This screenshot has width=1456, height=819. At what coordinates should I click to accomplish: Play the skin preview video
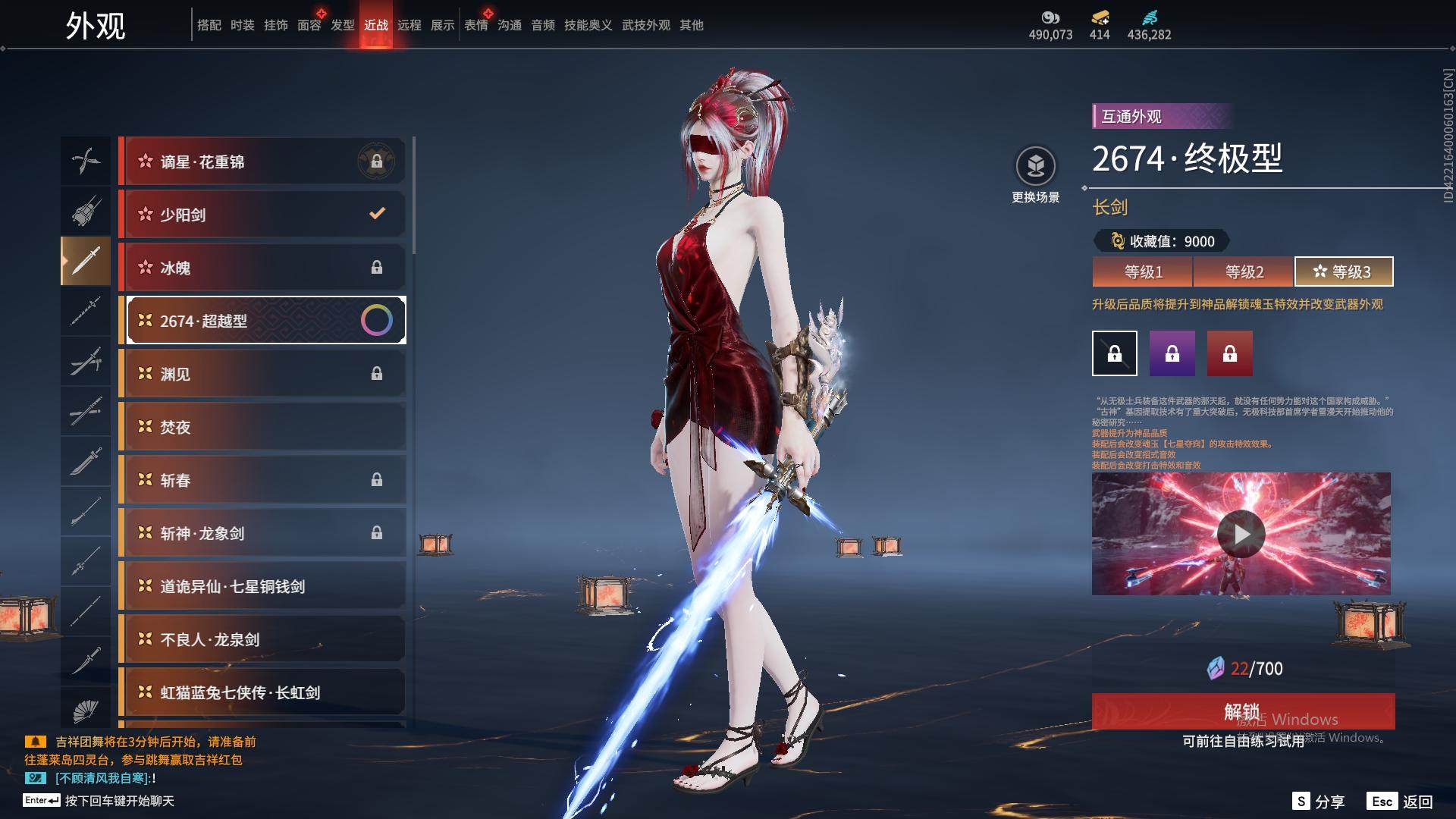(1241, 534)
